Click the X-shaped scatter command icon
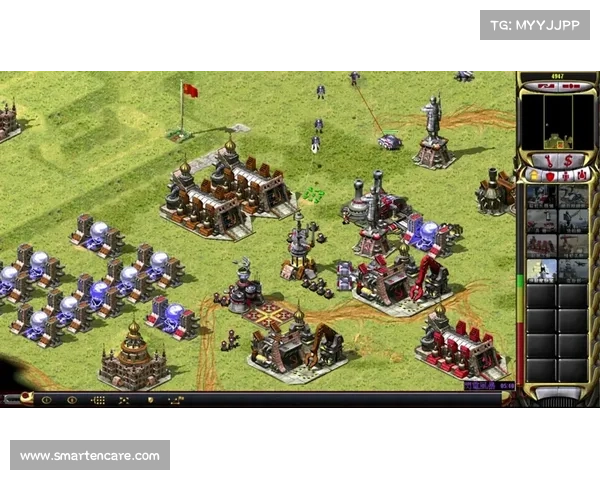This screenshot has width=600, height=480. [124, 399]
